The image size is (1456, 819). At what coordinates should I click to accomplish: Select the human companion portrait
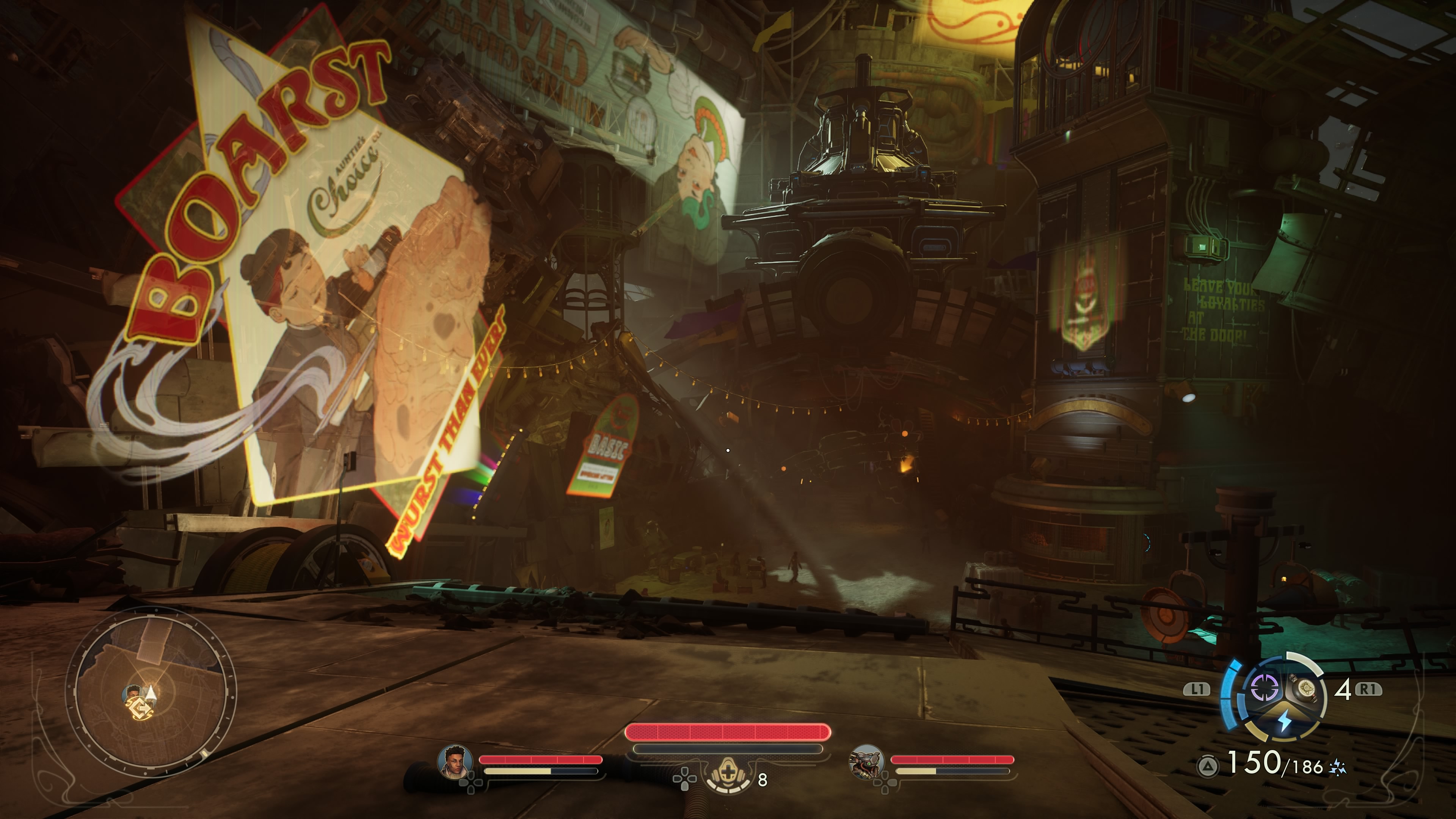click(455, 761)
